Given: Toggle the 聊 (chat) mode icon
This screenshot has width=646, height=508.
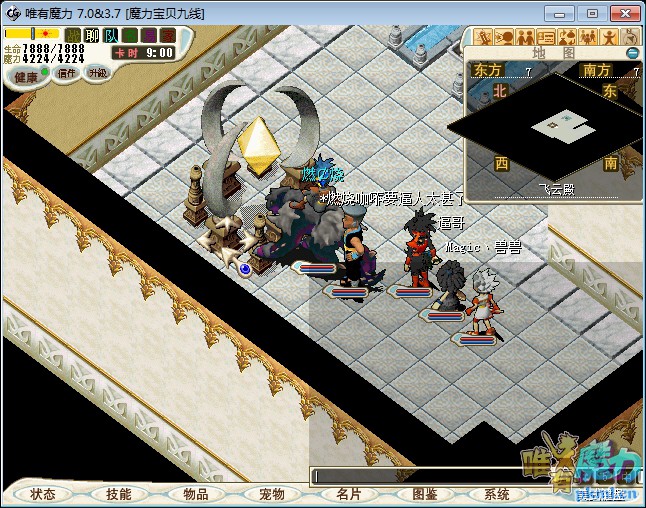Looking at the screenshot, I should click(92, 35).
